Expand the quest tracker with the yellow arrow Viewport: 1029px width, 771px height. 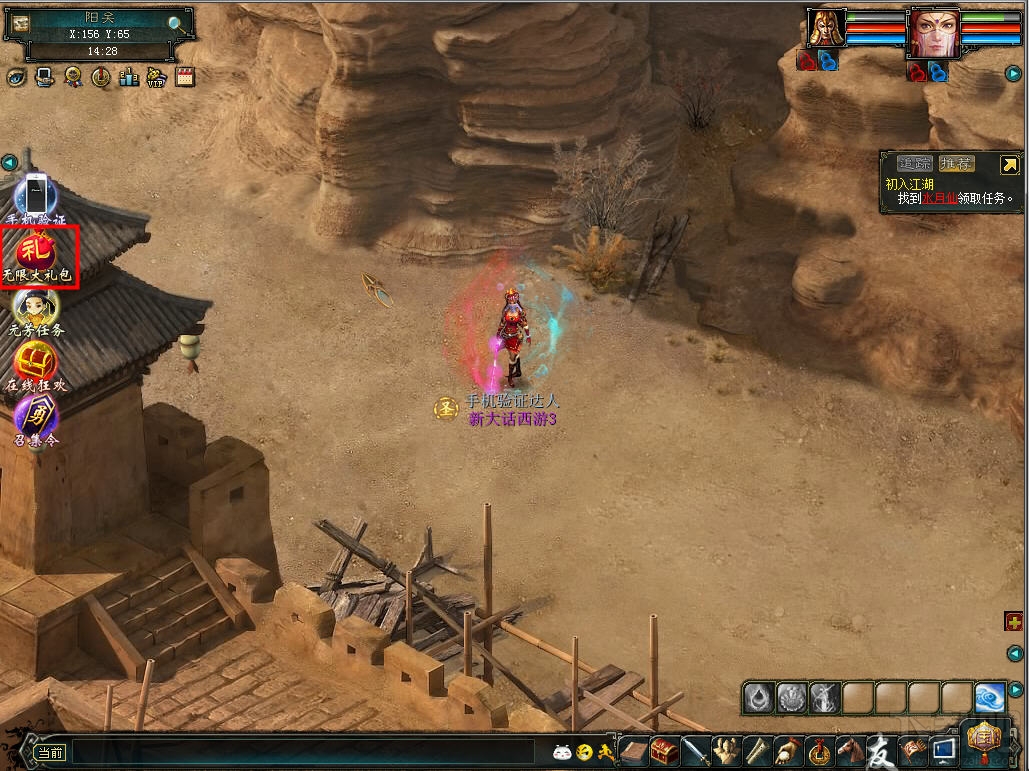pyautogui.click(x=1009, y=165)
